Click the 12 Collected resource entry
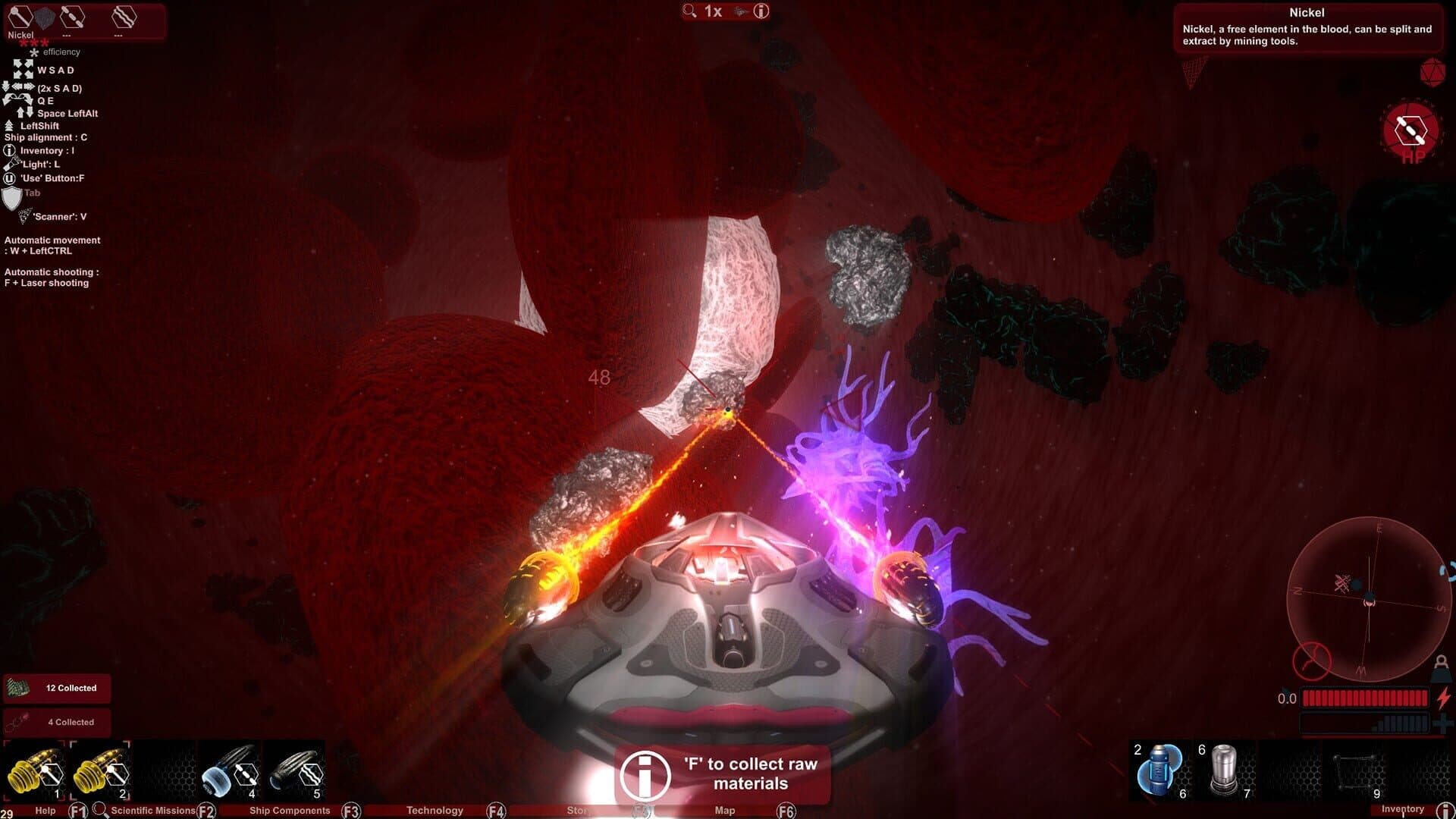The height and width of the screenshot is (819, 1456). point(57,689)
